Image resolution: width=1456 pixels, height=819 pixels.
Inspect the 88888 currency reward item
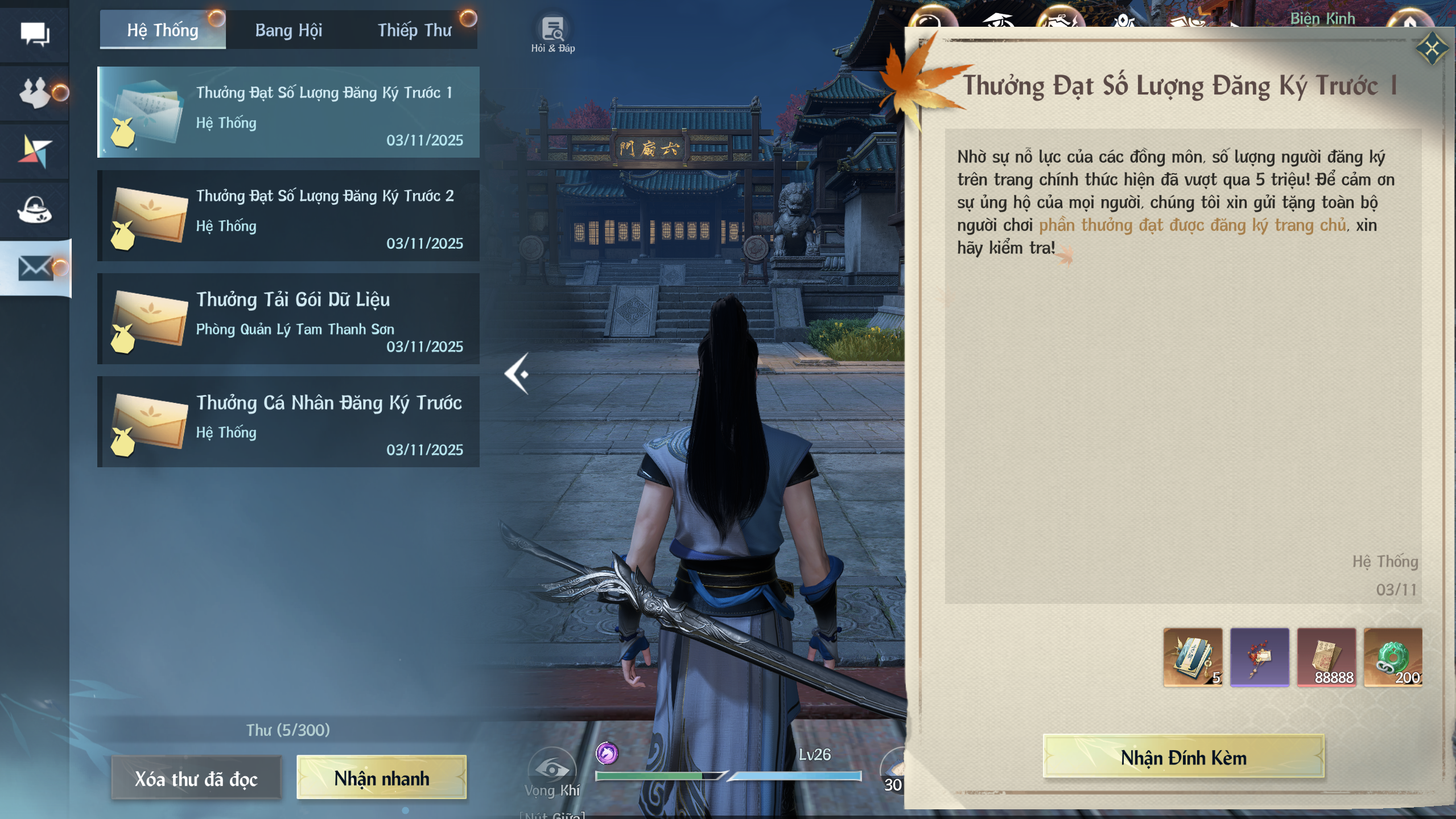point(1326,657)
